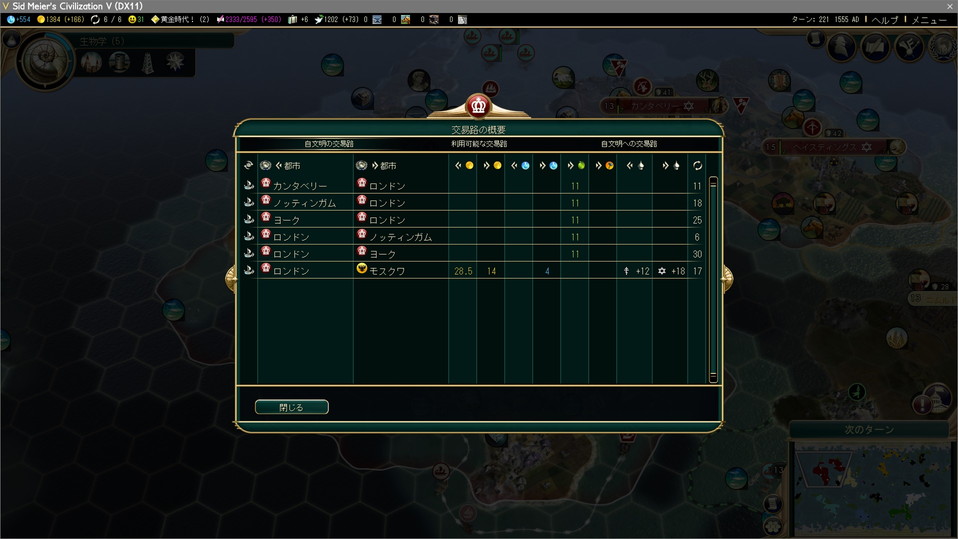Close the trade route overview with 閉じる
The image size is (958, 539).
click(x=291, y=407)
